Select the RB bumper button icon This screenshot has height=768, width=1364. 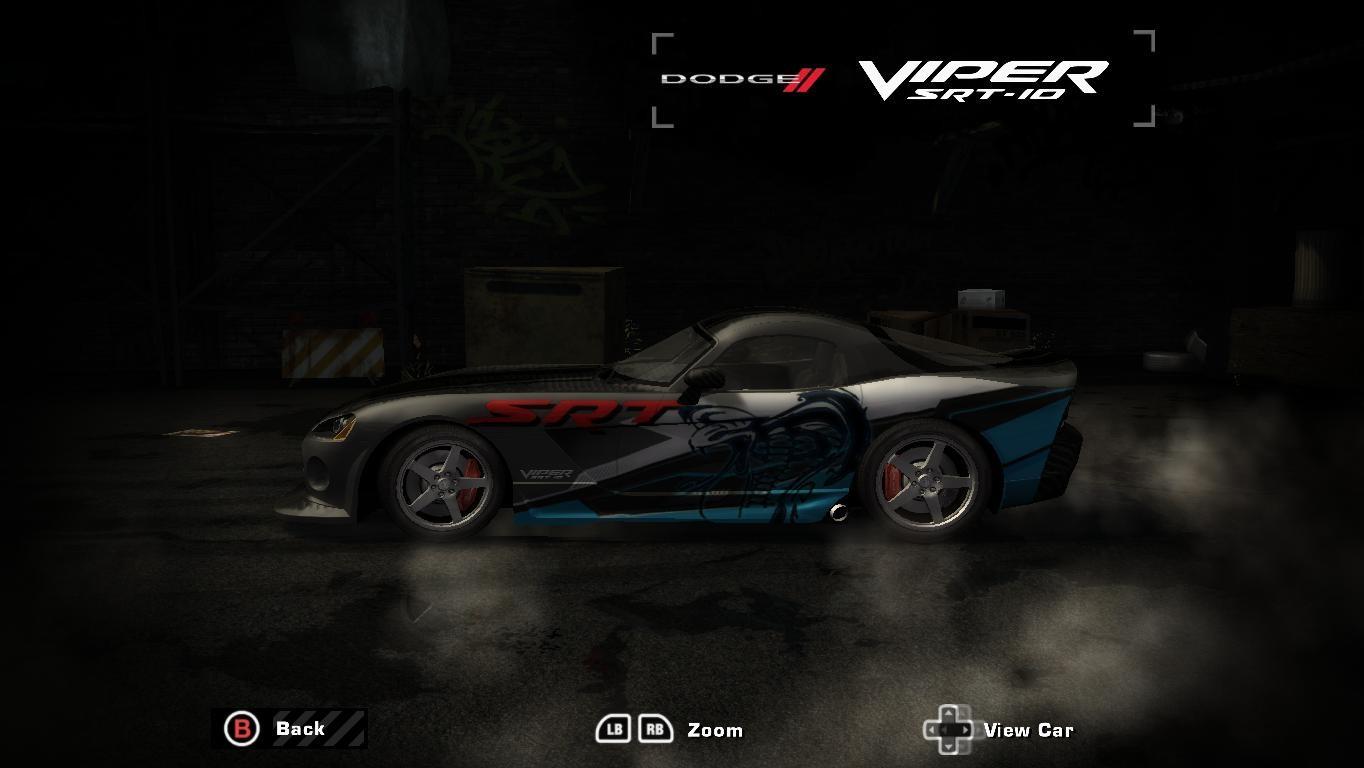coord(657,729)
